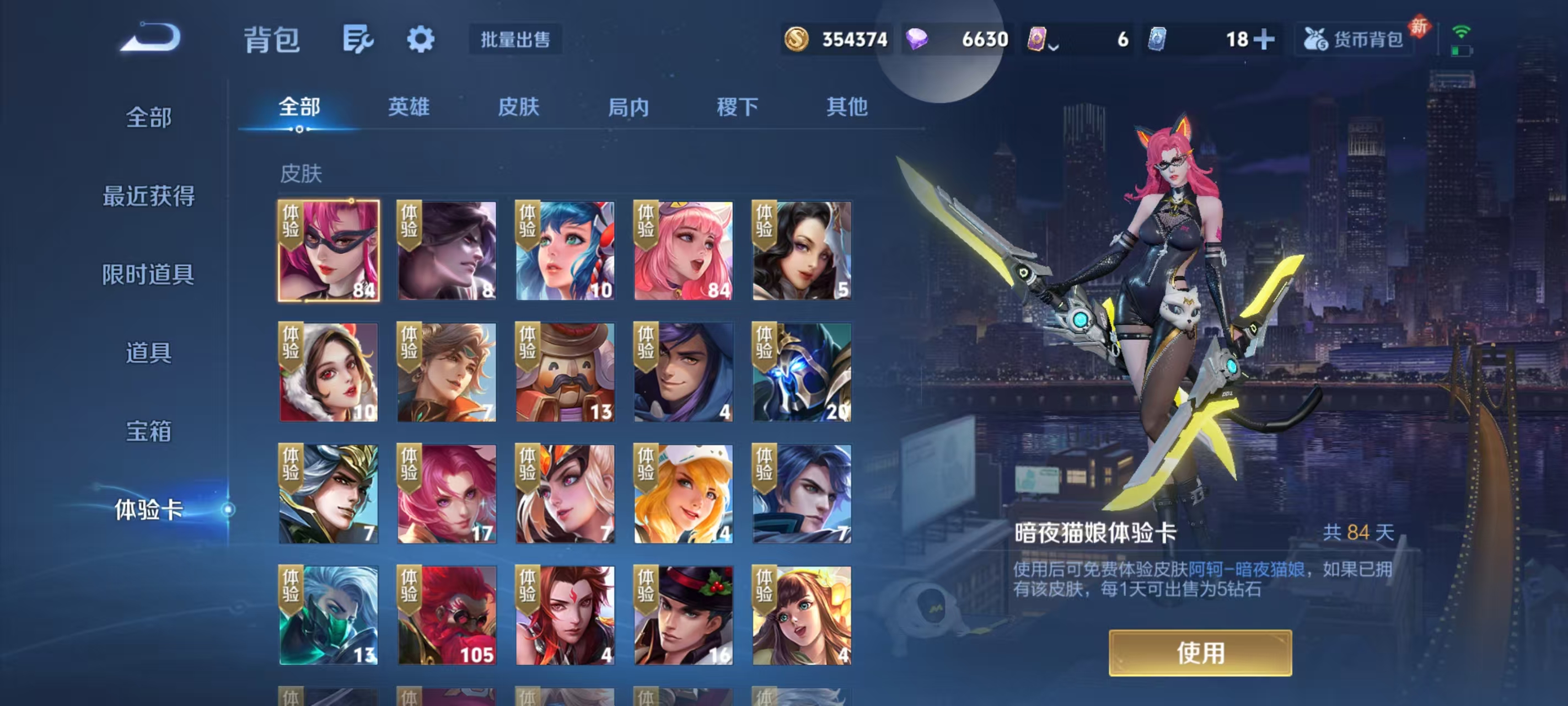This screenshot has height=706, width=1568.
Task: Open the Settings gear icon
Action: tap(421, 39)
